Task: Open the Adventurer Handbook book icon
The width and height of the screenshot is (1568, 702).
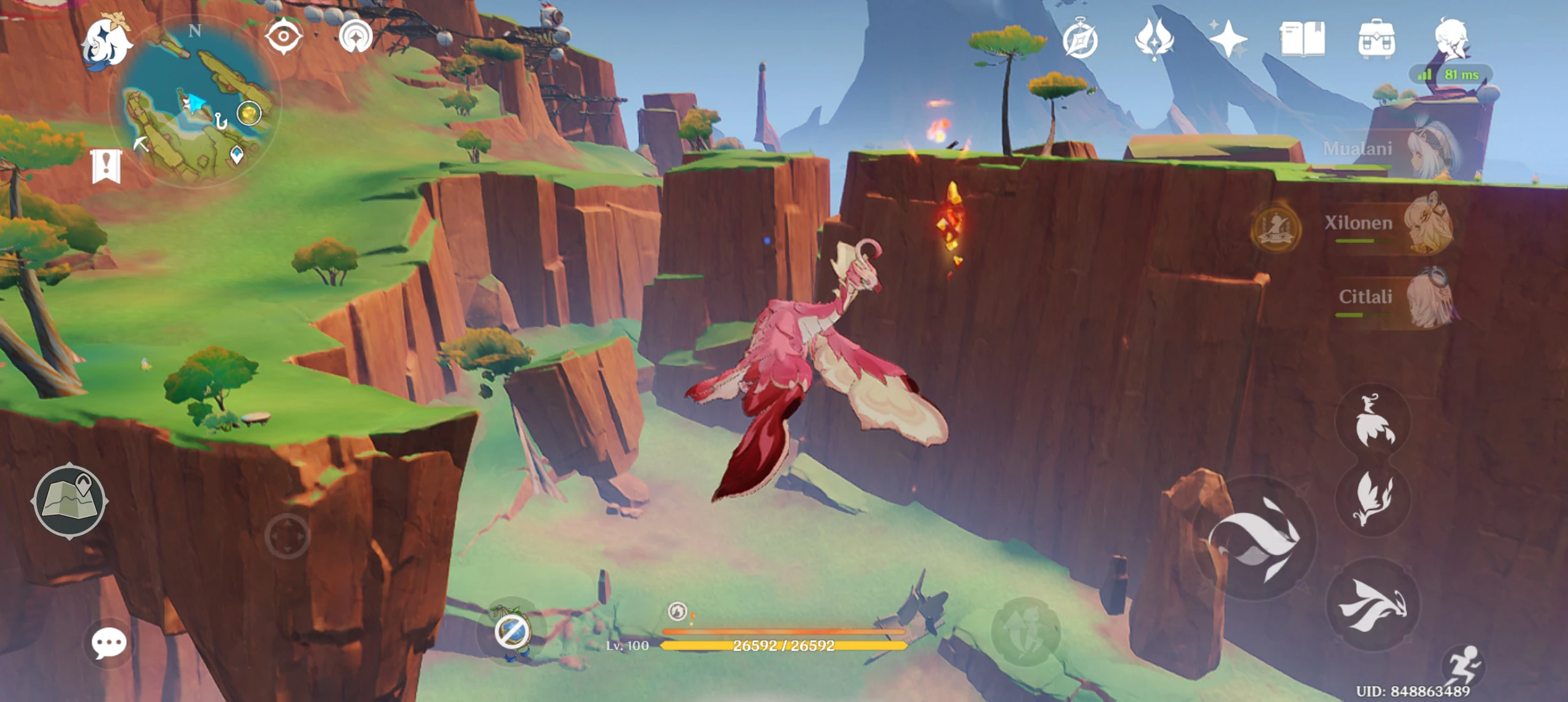Action: [1304, 39]
